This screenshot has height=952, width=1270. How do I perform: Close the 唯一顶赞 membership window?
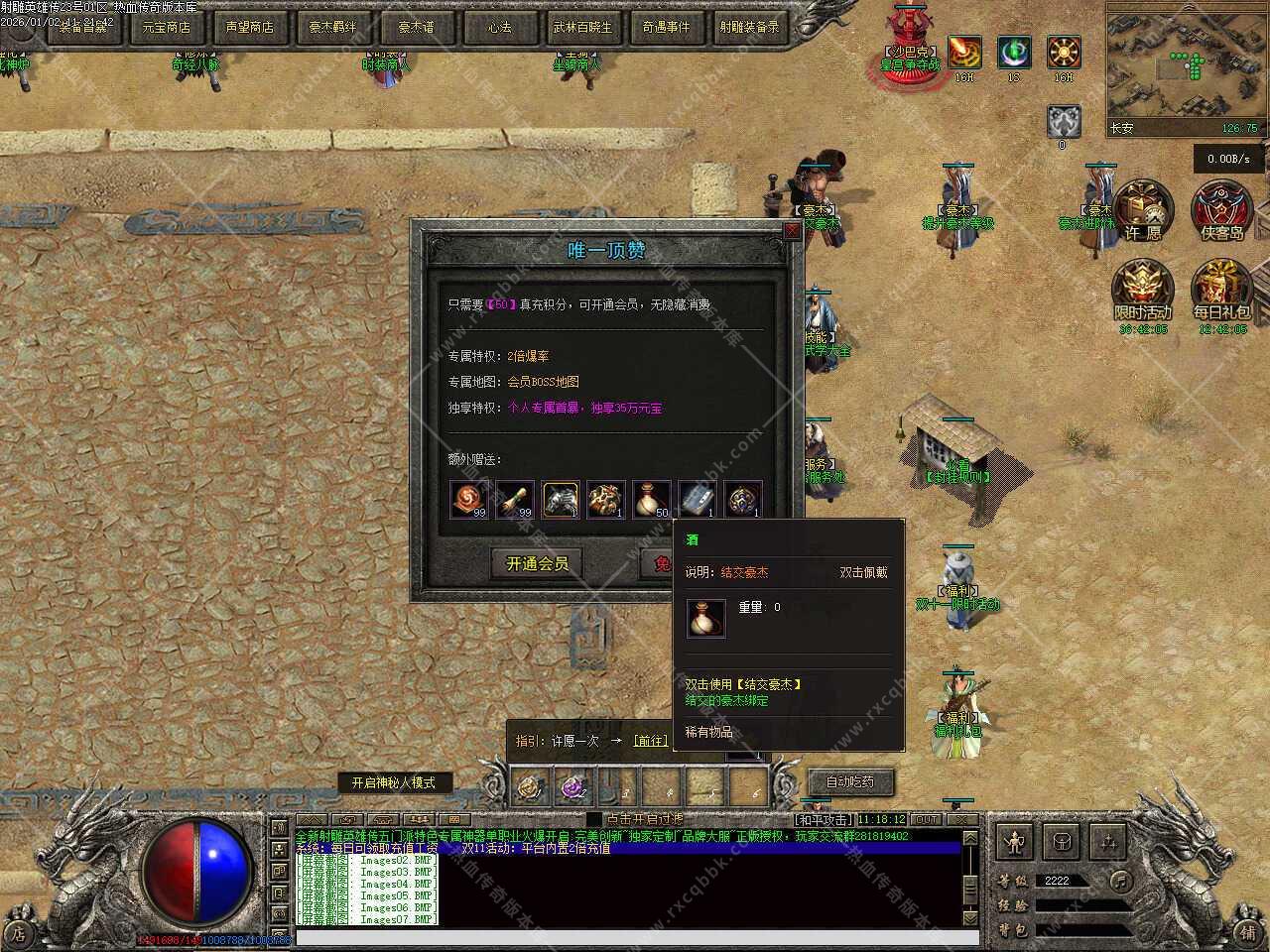791,231
